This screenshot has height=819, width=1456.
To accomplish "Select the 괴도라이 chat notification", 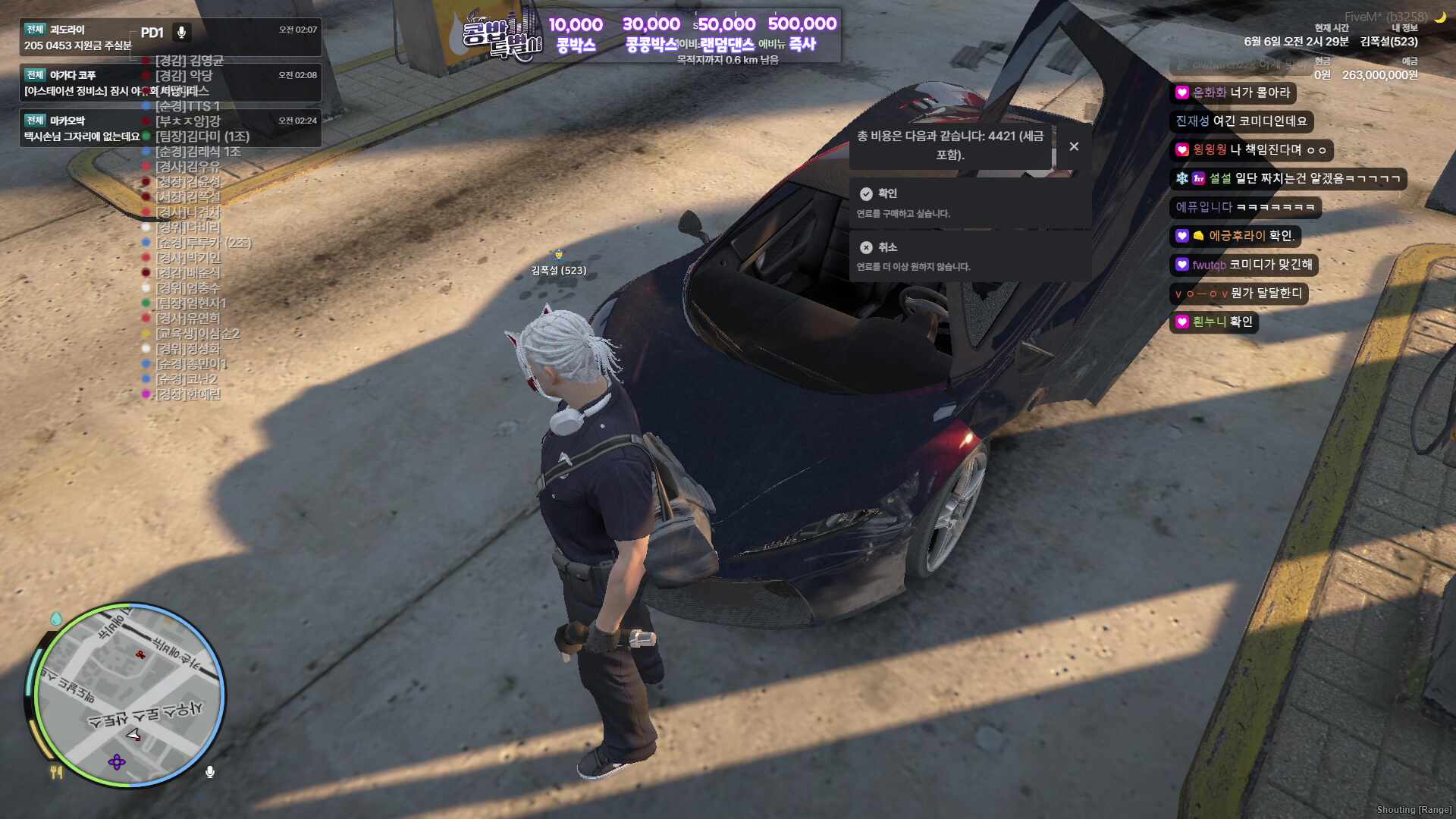I will [170, 37].
